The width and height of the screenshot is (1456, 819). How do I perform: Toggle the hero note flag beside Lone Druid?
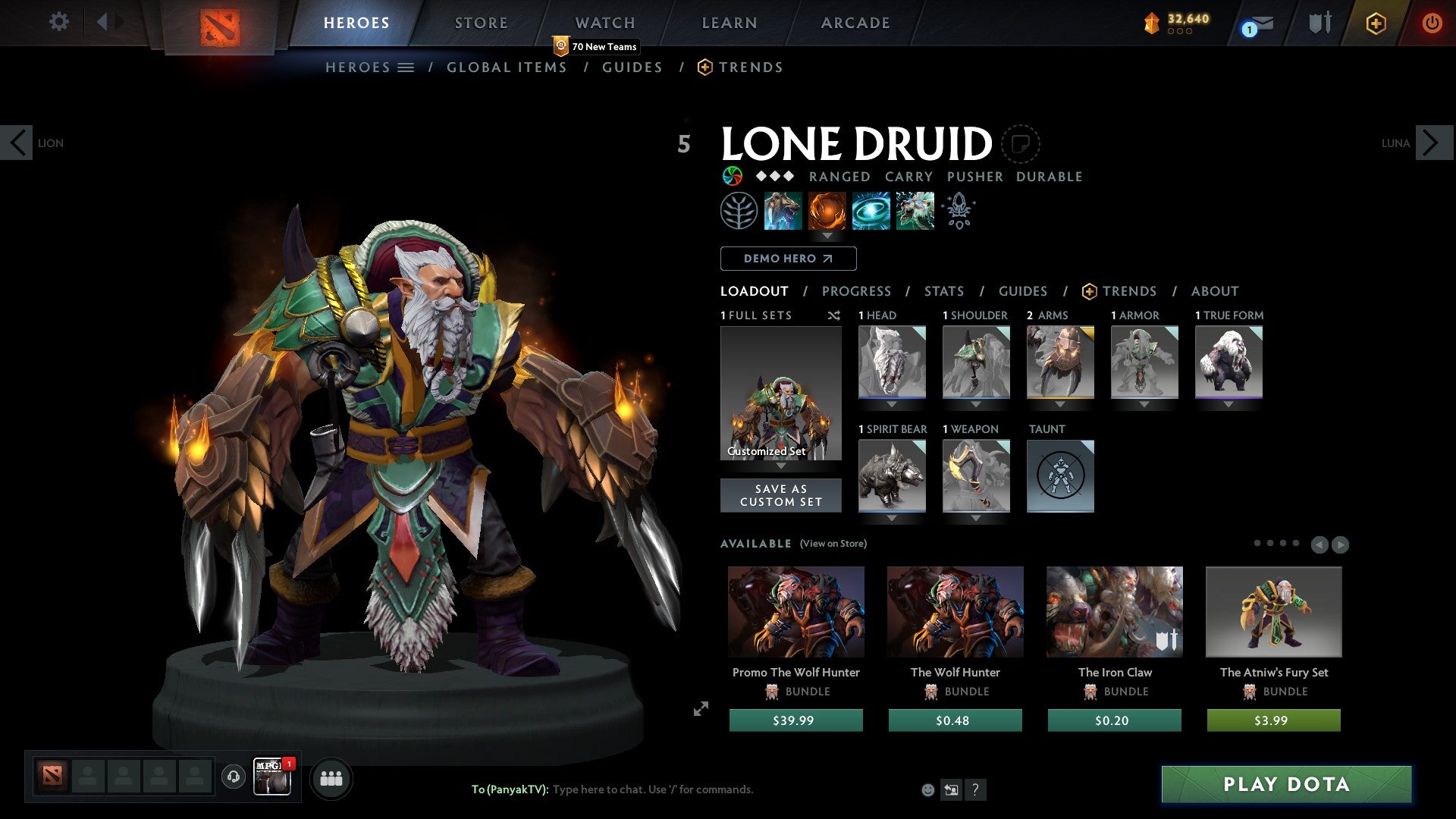click(1023, 143)
